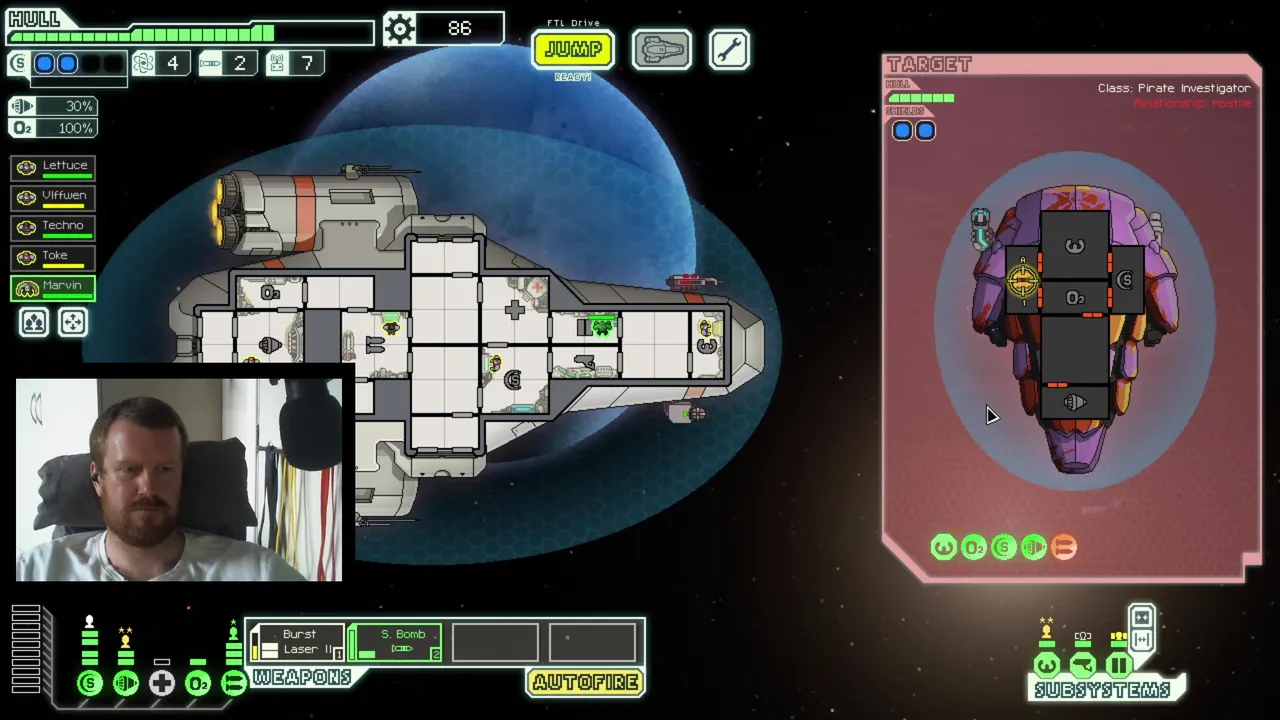Image resolution: width=1280 pixels, height=720 pixels.
Task: Select the S. Bomb weapon slot
Action: (396, 642)
